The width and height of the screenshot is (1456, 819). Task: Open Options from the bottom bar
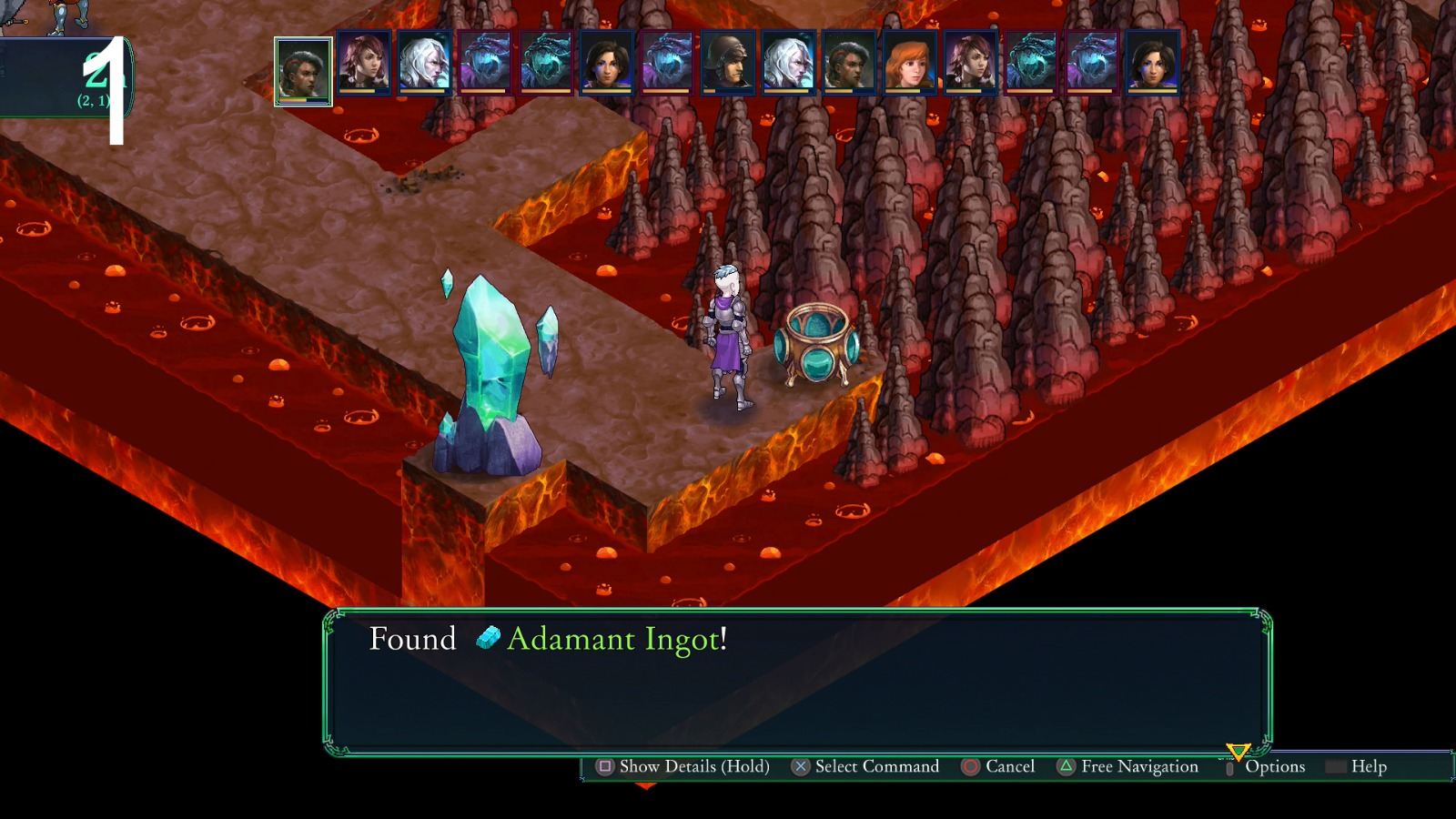(1274, 767)
